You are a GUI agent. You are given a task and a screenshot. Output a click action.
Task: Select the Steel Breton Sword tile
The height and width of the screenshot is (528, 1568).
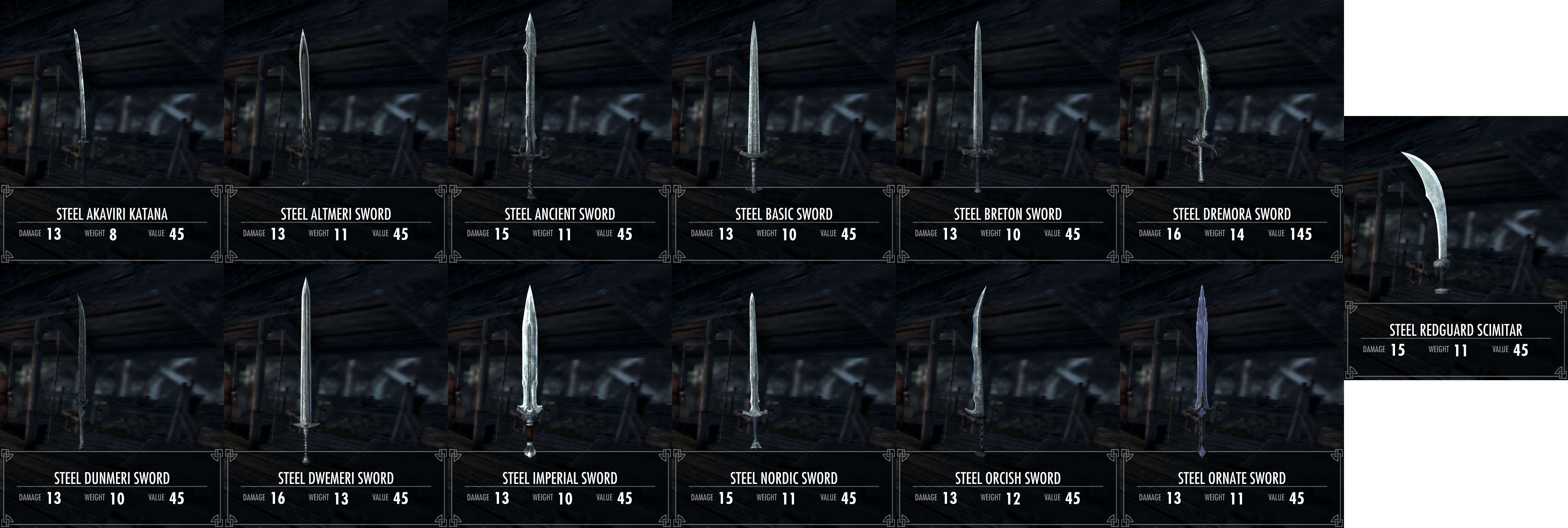1008,131
